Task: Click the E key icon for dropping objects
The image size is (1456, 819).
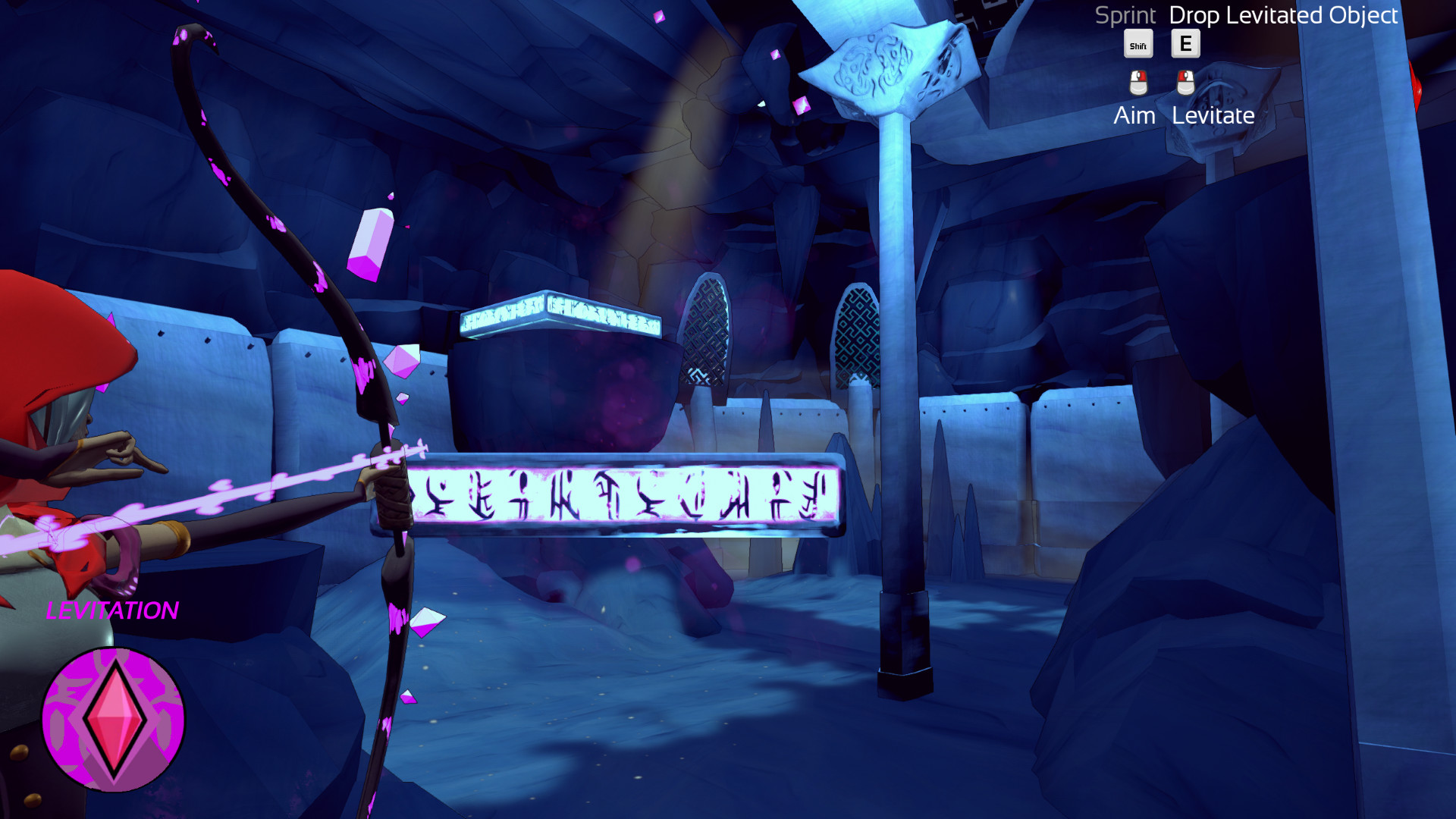Action: pos(1185,43)
